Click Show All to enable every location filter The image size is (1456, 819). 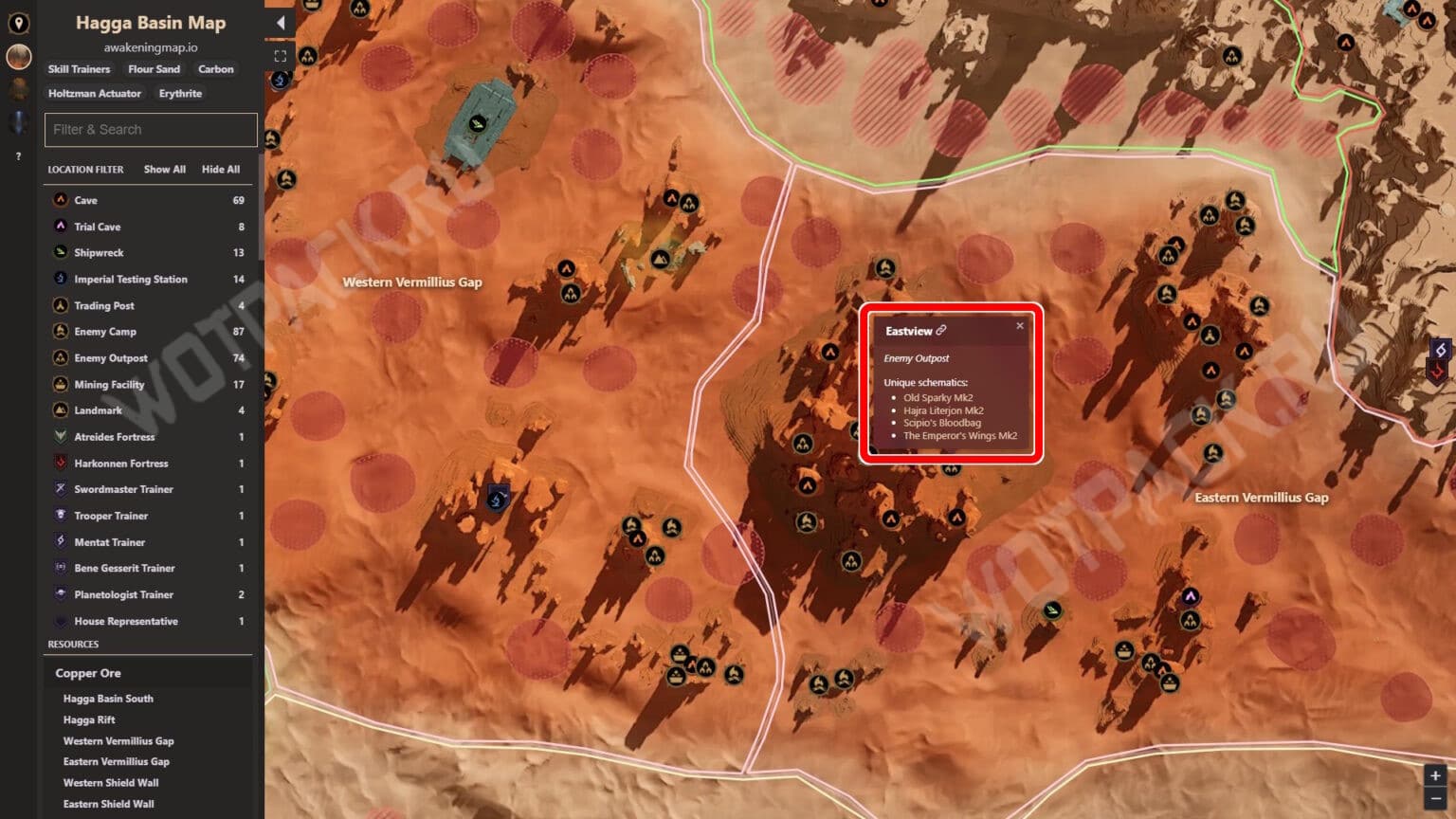click(163, 169)
